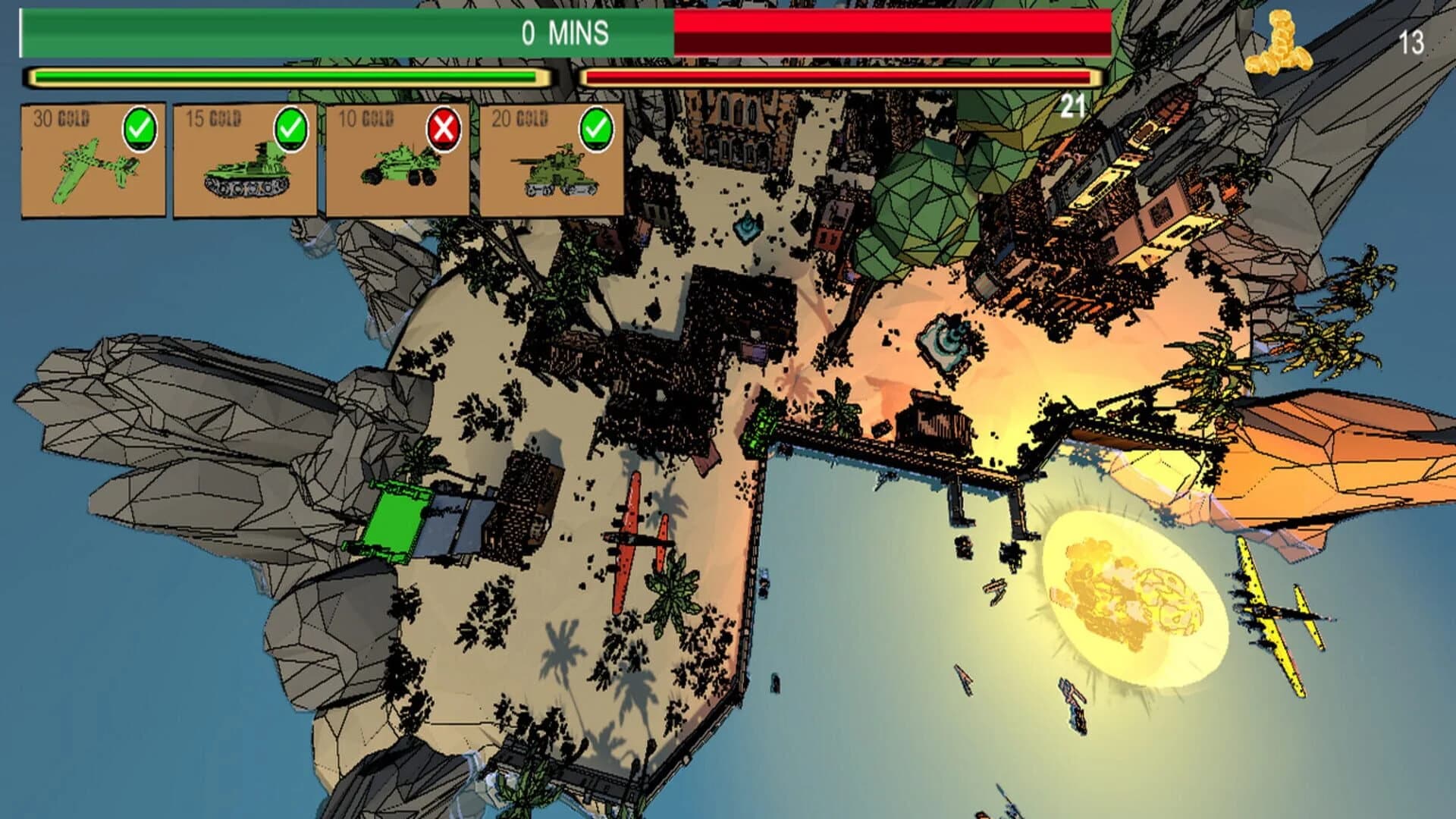Select the 15 gold artillery tank card
Screen dimensions: 1456x819
[243, 159]
